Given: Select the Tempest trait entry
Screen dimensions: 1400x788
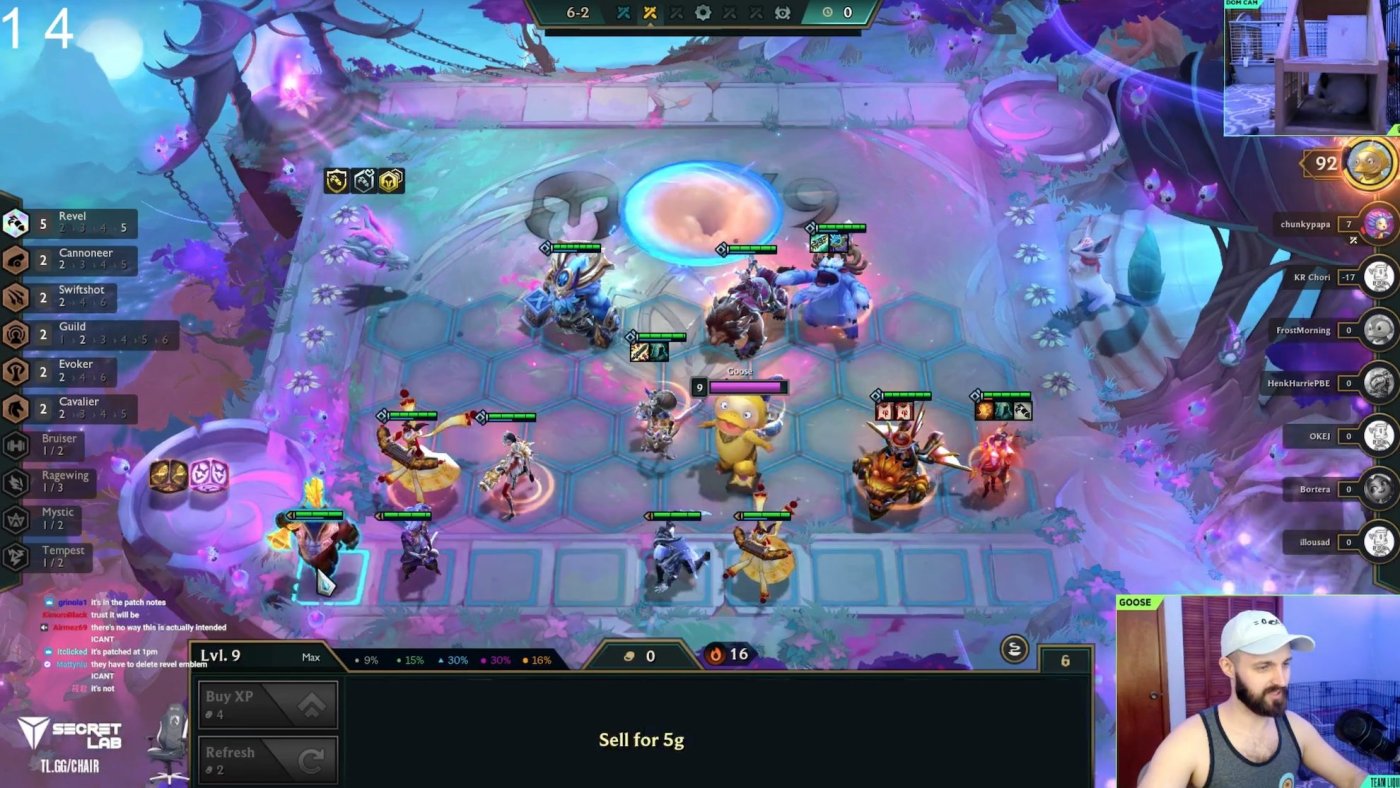Looking at the screenshot, I should click(x=50, y=556).
